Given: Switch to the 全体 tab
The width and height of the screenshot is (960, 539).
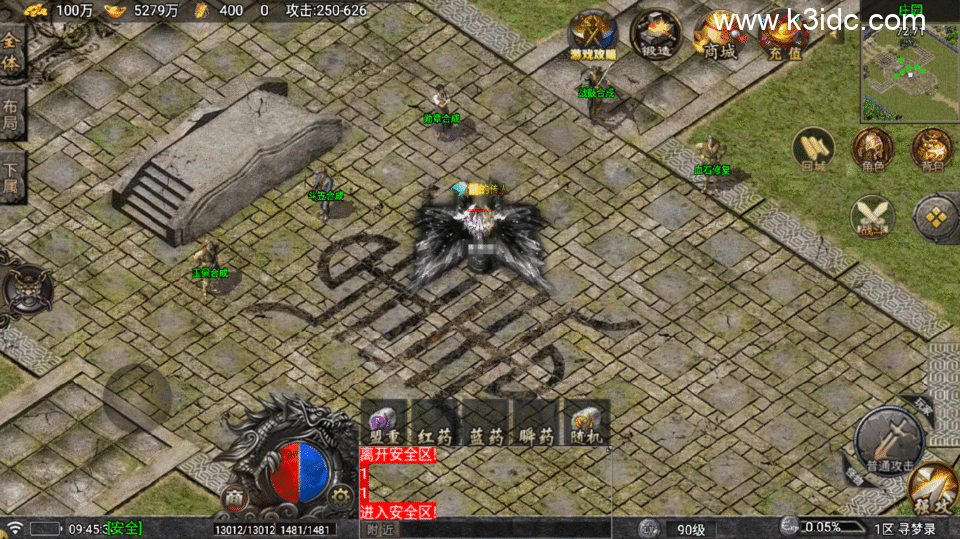Looking at the screenshot, I should click(x=11, y=52).
